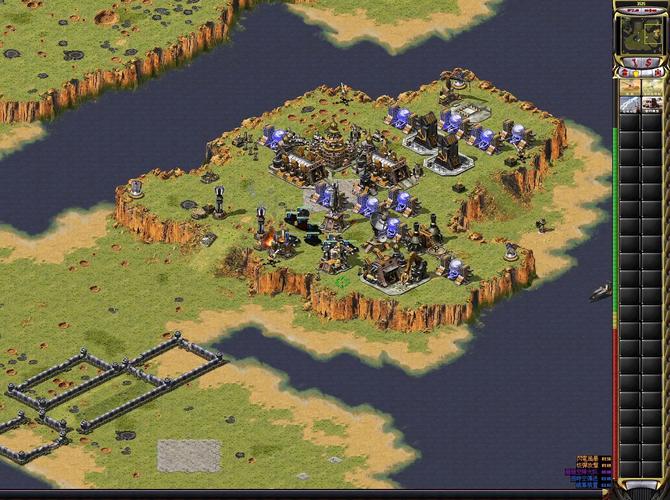Viewport: 670px width, 500px height.
Task: Activate the sell dollar-sign button
Action: [x=650, y=63]
